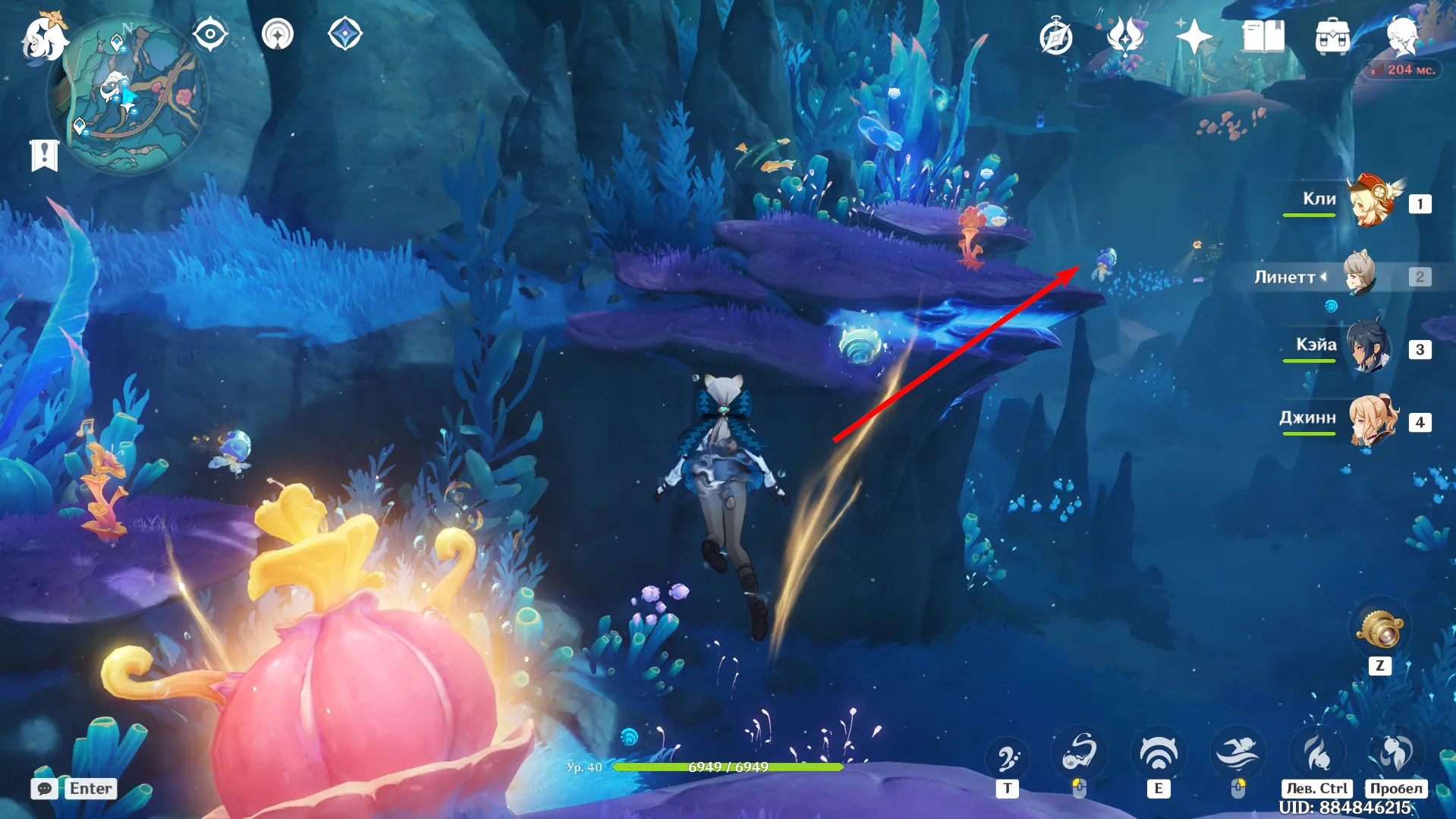
Task: Activate the swimmer dash ability icon
Action: 1237,753
